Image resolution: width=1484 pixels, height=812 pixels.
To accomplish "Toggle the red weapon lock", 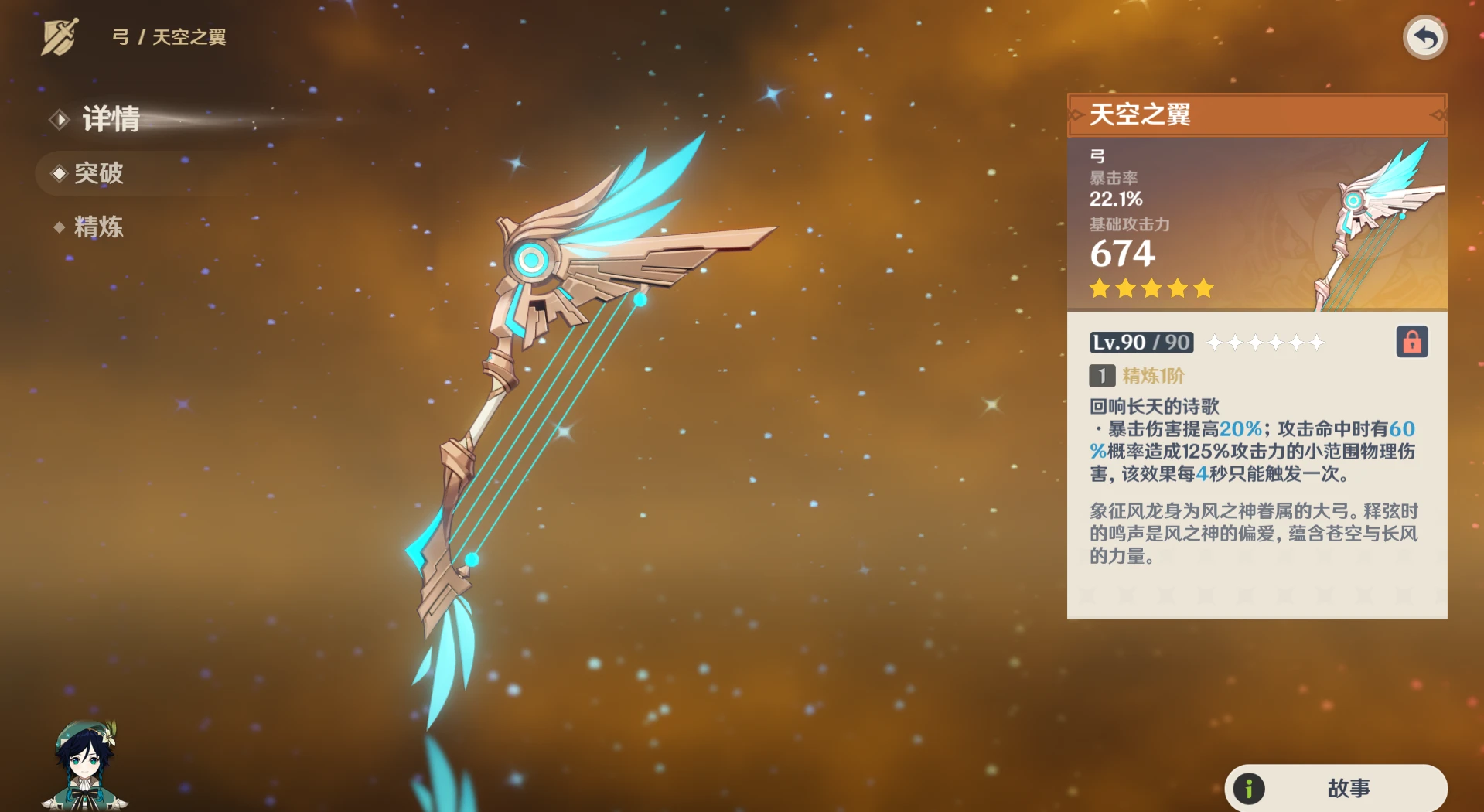I will pos(1412,343).
